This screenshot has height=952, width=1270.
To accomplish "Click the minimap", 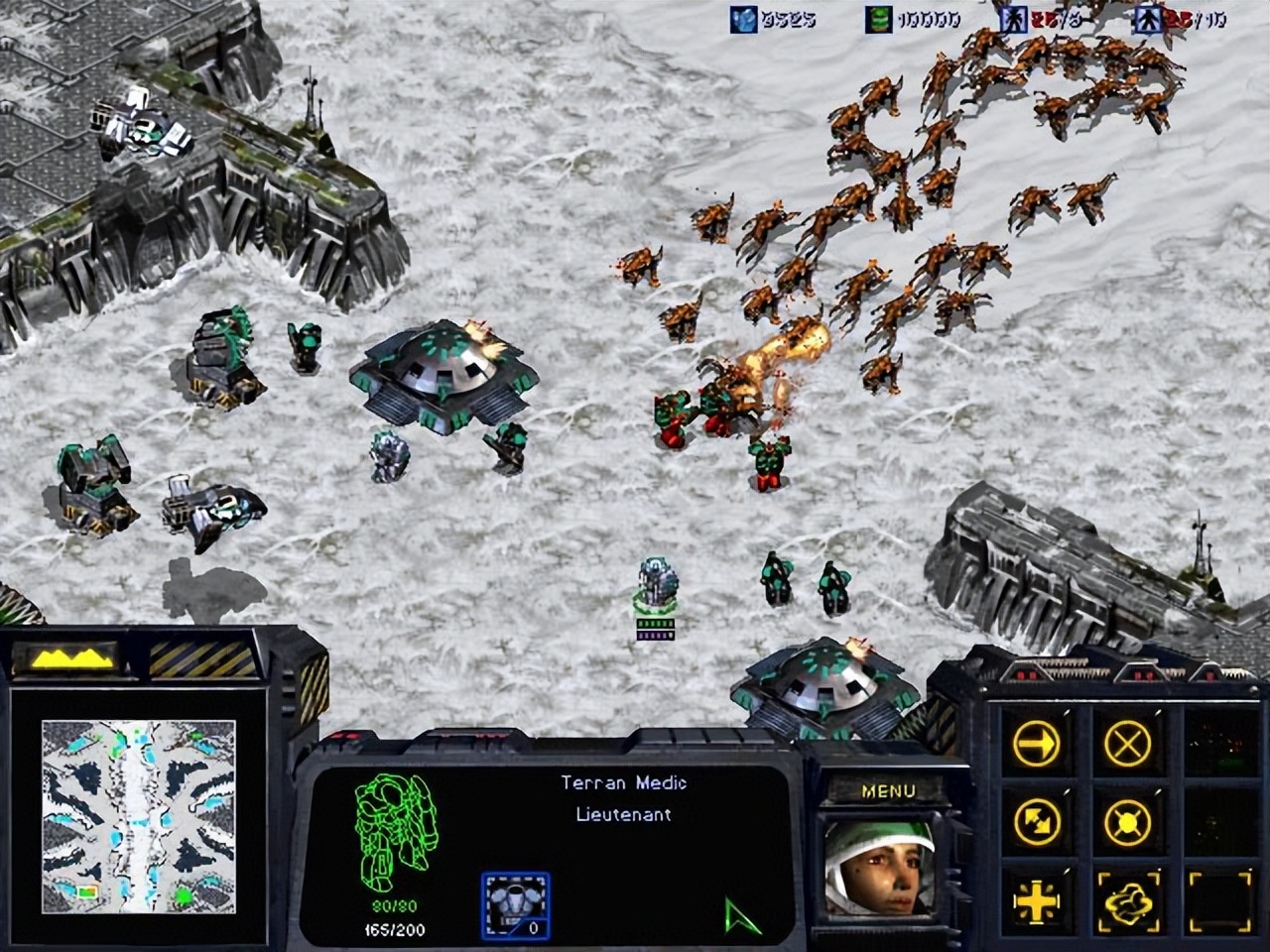I will pyautogui.click(x=138, y=815).
